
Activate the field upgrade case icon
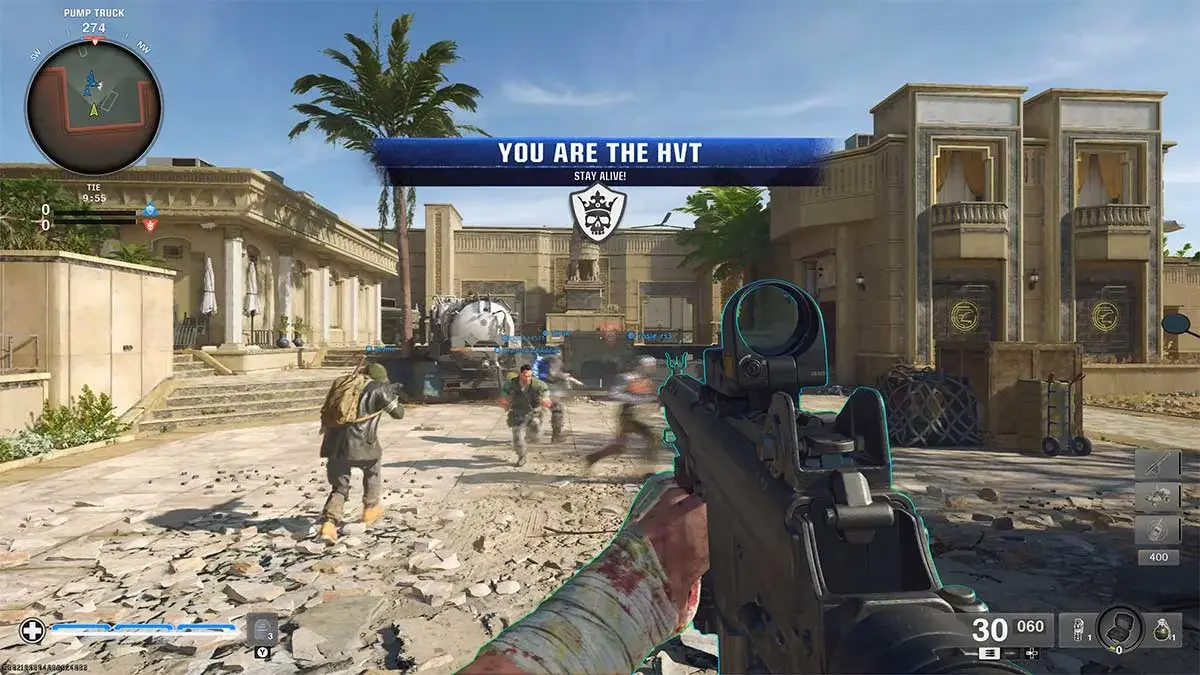pyautogui.click(x=1119, y=628)
